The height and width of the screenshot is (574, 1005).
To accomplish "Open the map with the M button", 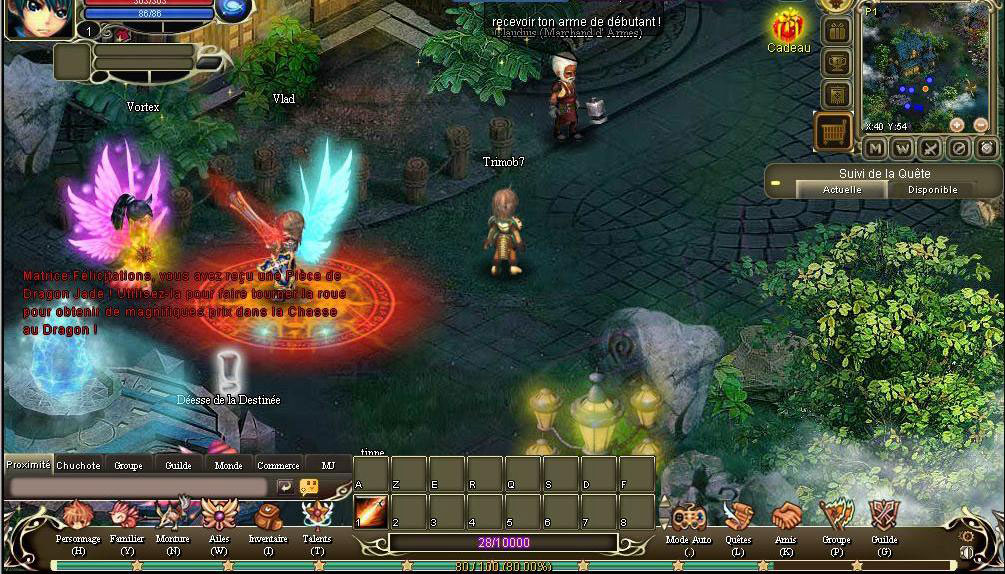I will [x=875, y=148].
